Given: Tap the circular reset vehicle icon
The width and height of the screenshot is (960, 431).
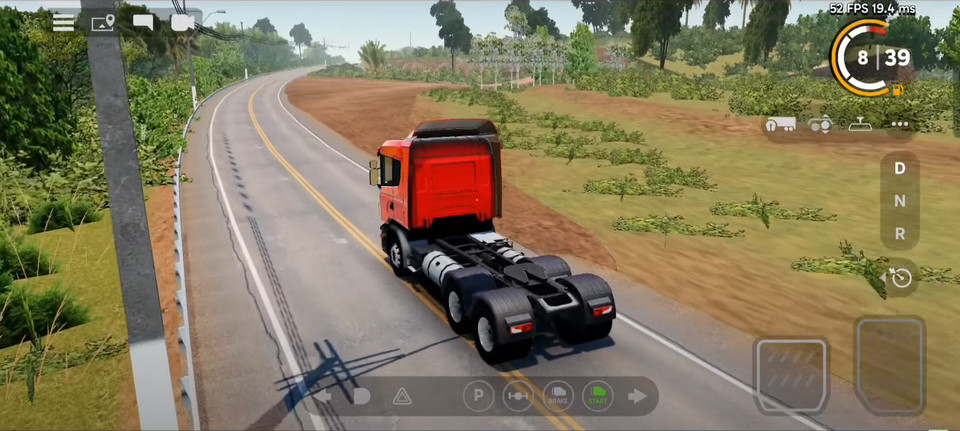Looking at the screenshot, I should [901, 277].
